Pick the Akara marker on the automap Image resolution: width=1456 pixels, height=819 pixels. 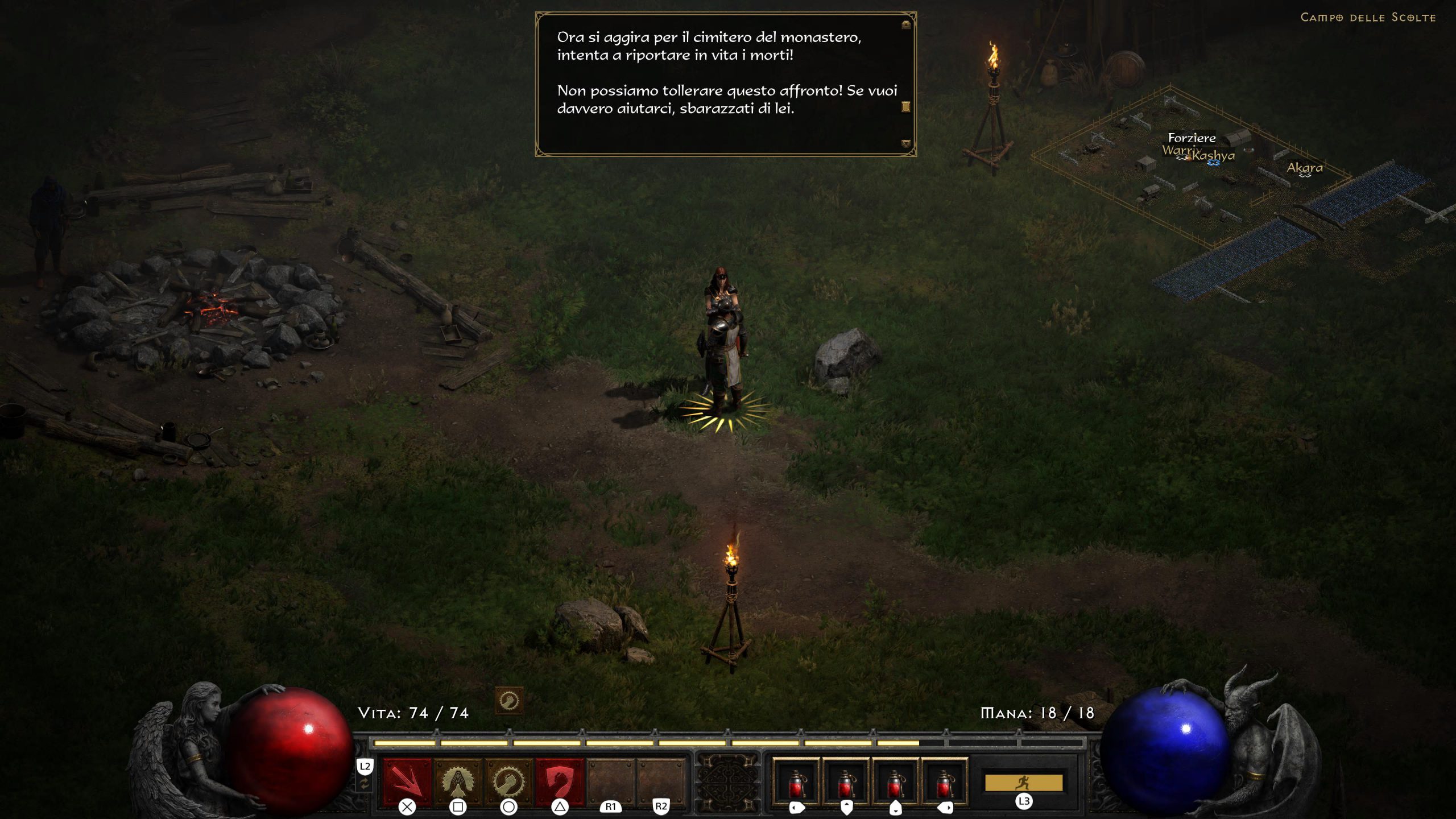[1305, 168]
